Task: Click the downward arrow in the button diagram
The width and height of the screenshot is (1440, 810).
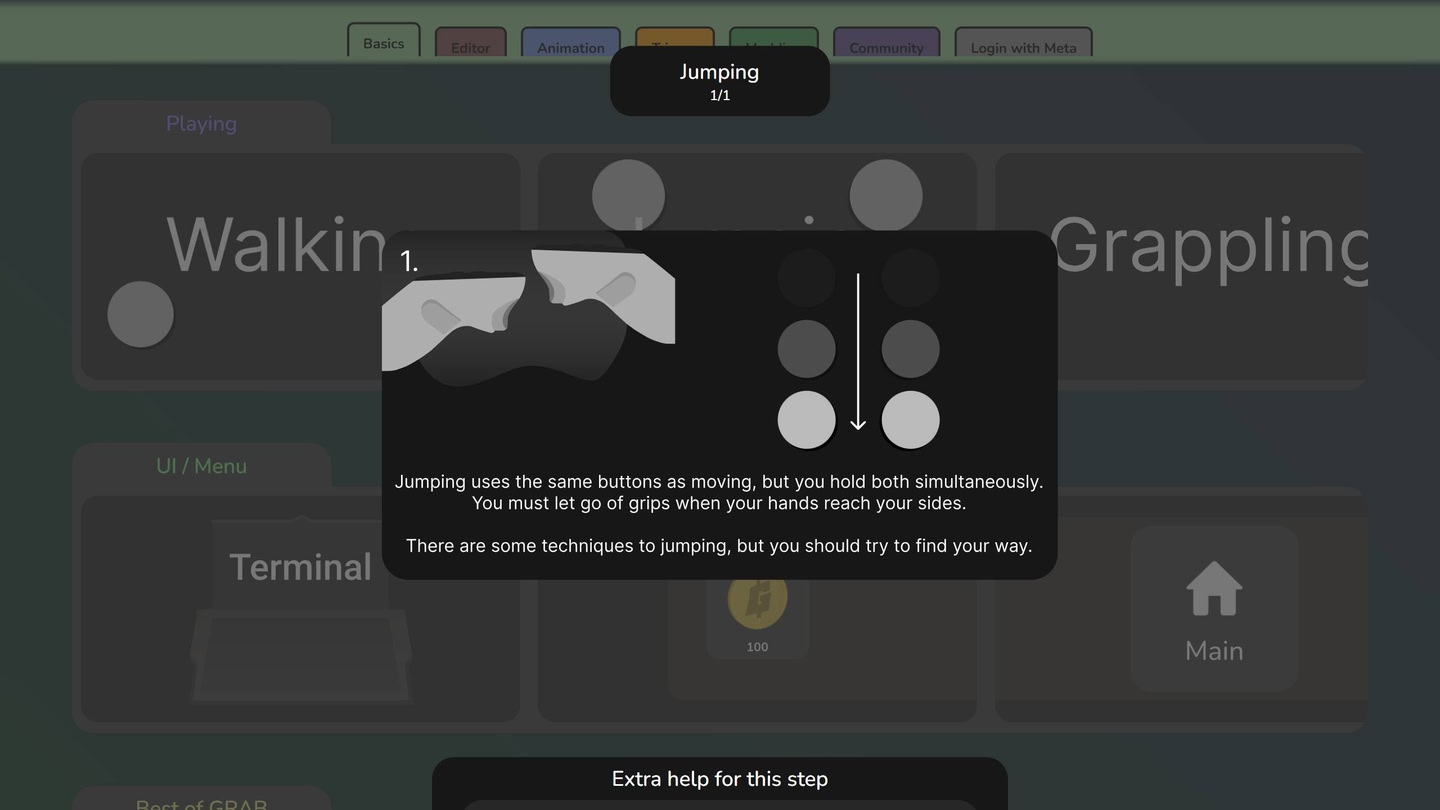Action: pyautogui.click(x=858, y=350)
